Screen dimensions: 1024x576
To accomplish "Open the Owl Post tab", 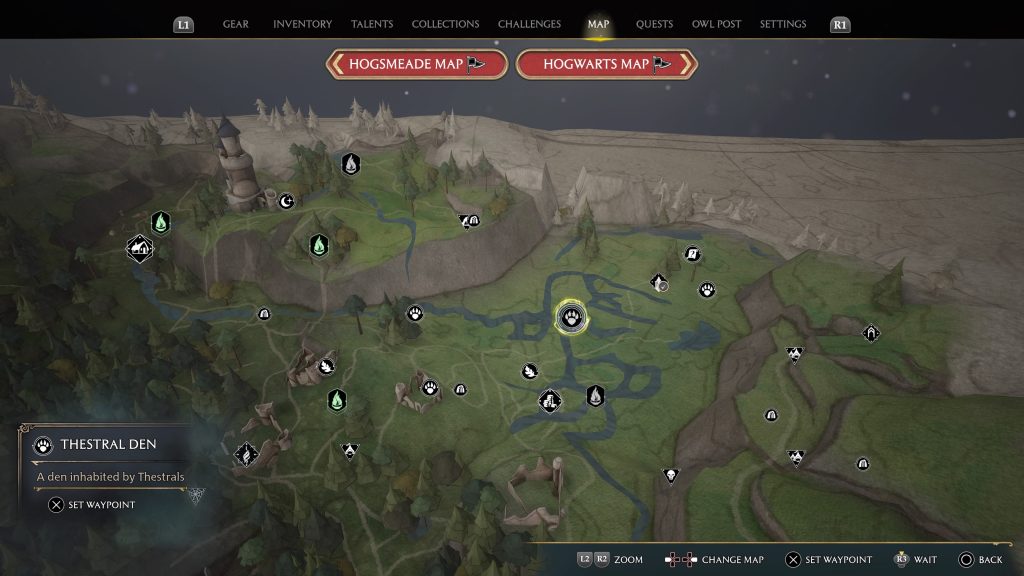I will click(x=716, y=24).
